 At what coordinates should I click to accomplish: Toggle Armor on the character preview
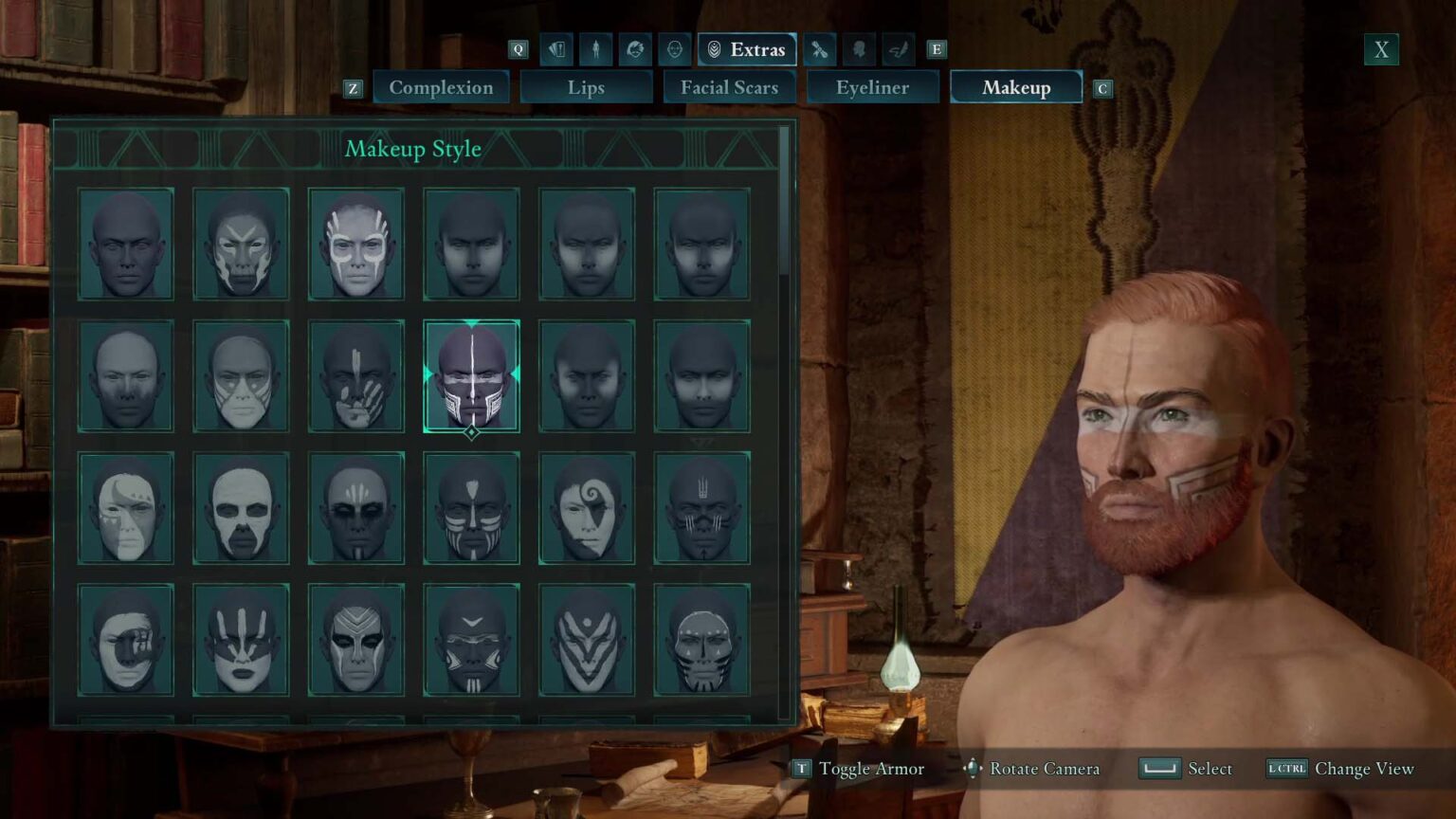(x=801, y=769)
